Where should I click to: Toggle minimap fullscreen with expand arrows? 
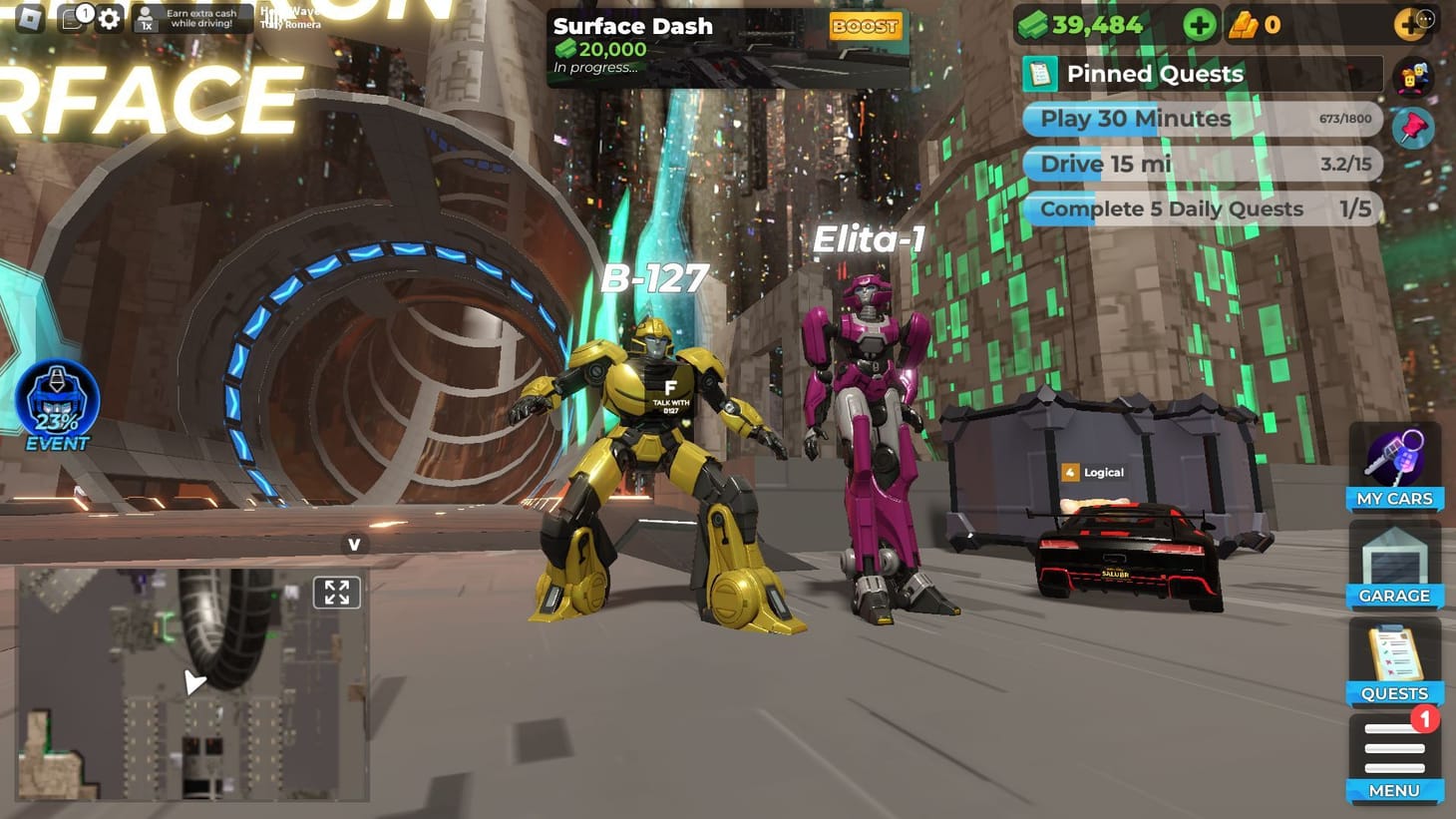pyautogui.click(x=338, y=592)
